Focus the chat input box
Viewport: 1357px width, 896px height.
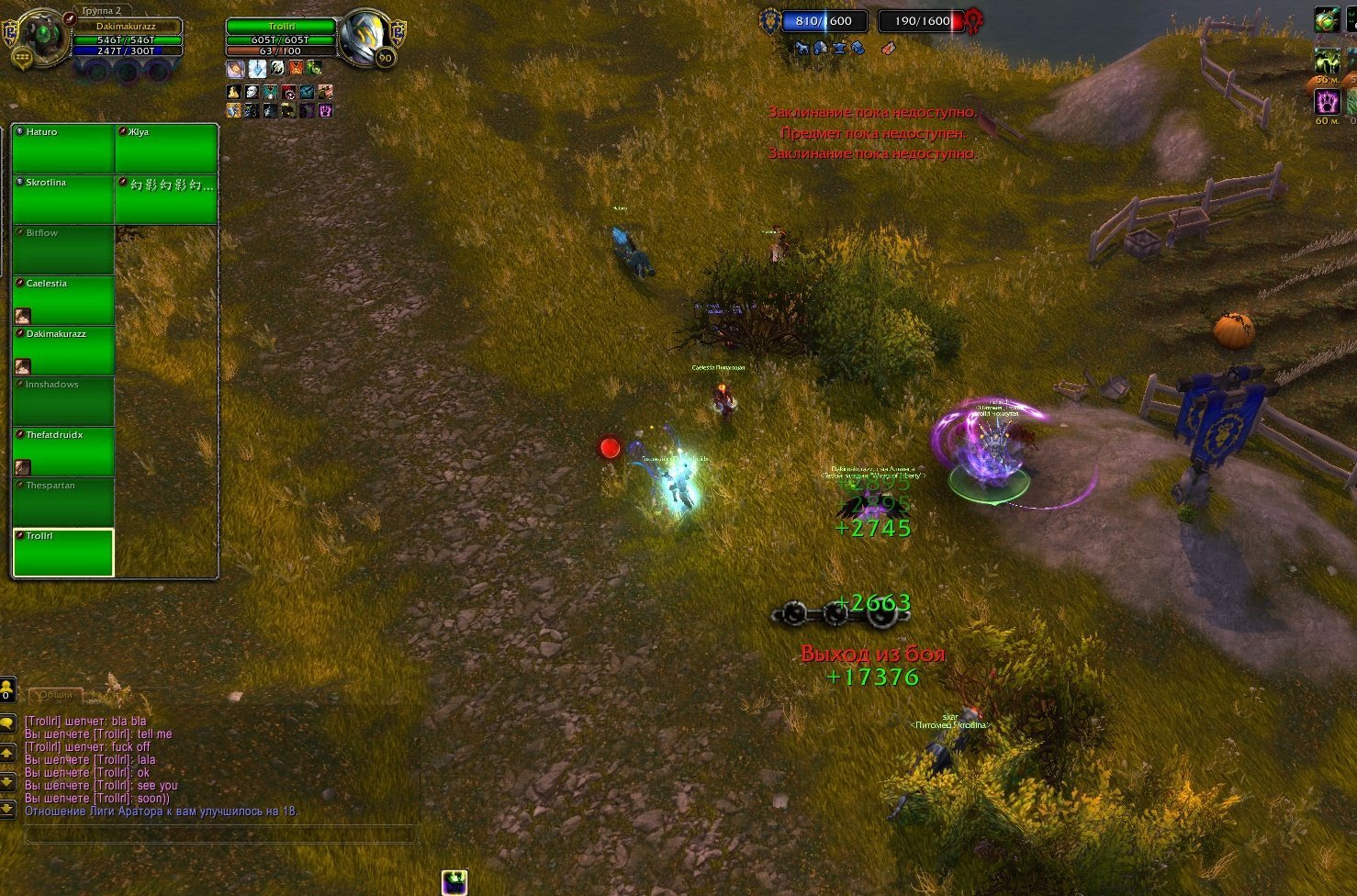tap(219, 834)
